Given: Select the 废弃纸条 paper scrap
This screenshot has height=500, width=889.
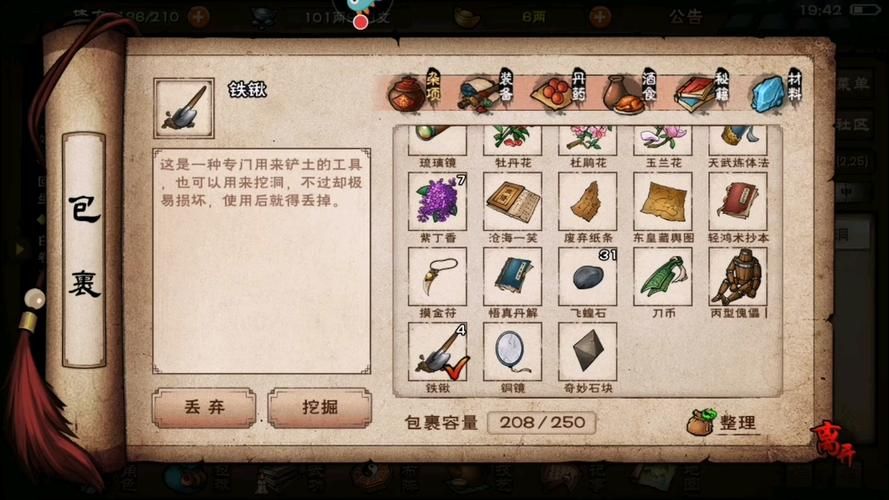Looking at the screenshot, I should point(587,201).
